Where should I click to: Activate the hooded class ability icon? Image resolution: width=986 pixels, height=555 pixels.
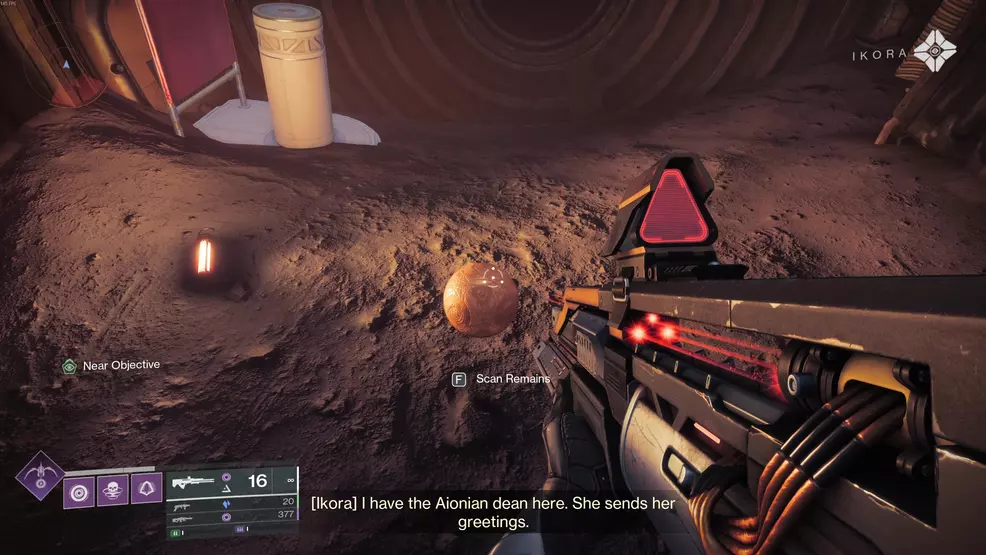click(x=146, y=491)
